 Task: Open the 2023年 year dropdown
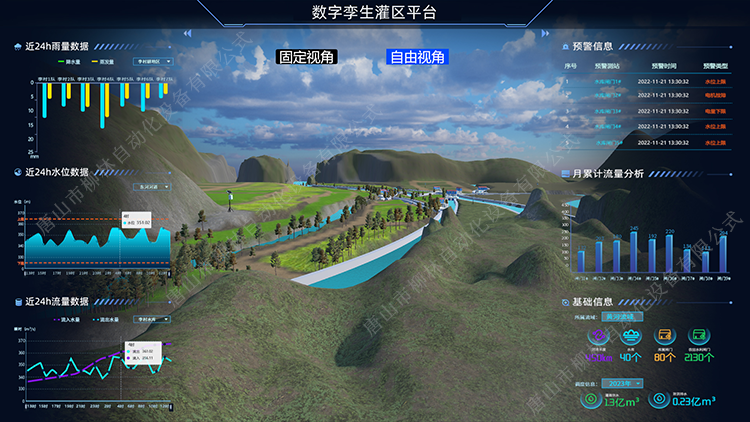tap(624, 383)
